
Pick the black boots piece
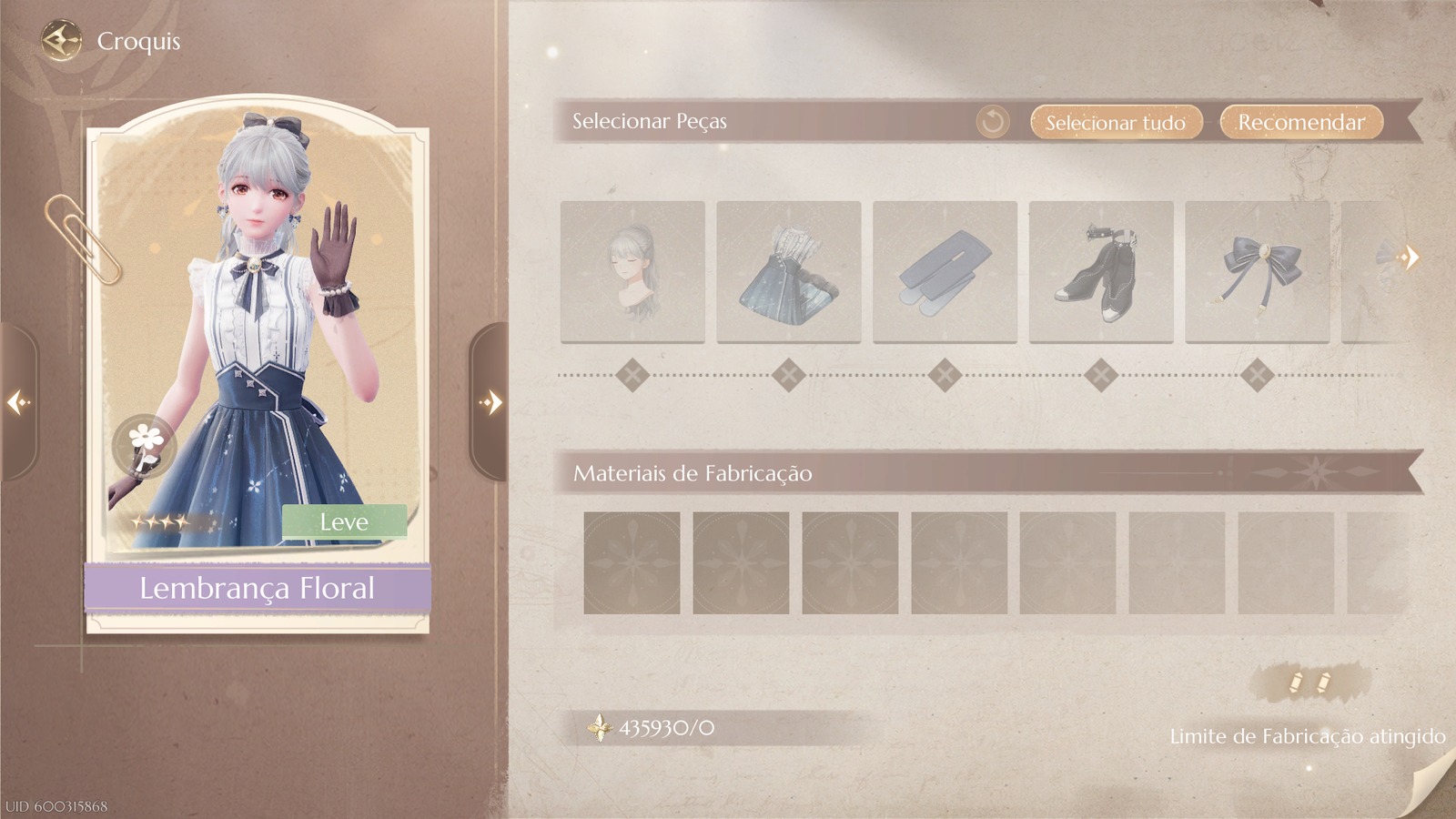coord(1101,270)
